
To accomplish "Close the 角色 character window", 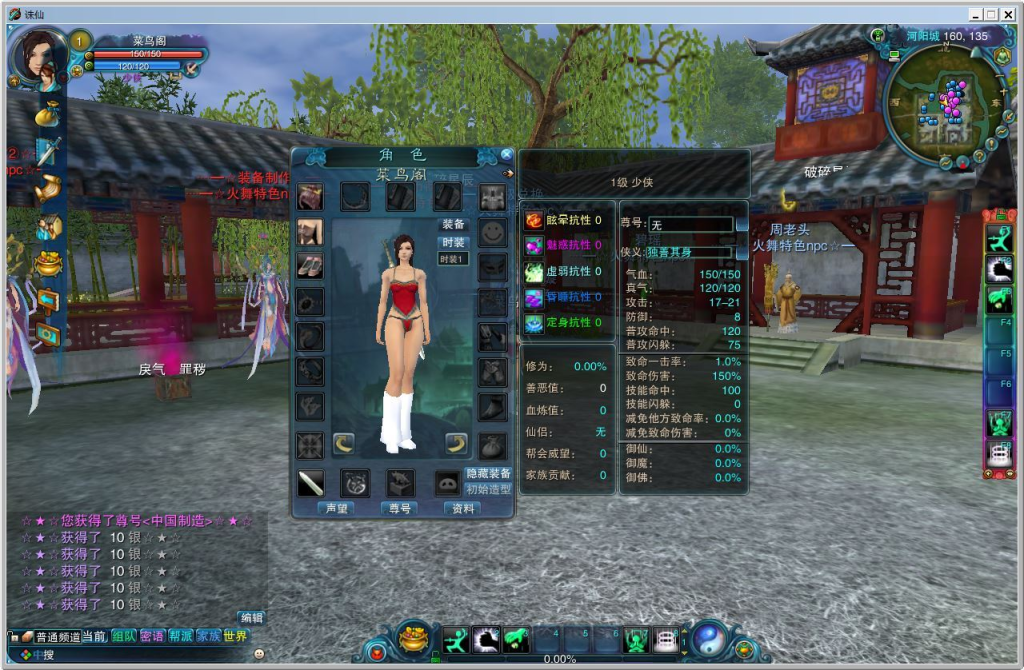I will tap(507, 155).
